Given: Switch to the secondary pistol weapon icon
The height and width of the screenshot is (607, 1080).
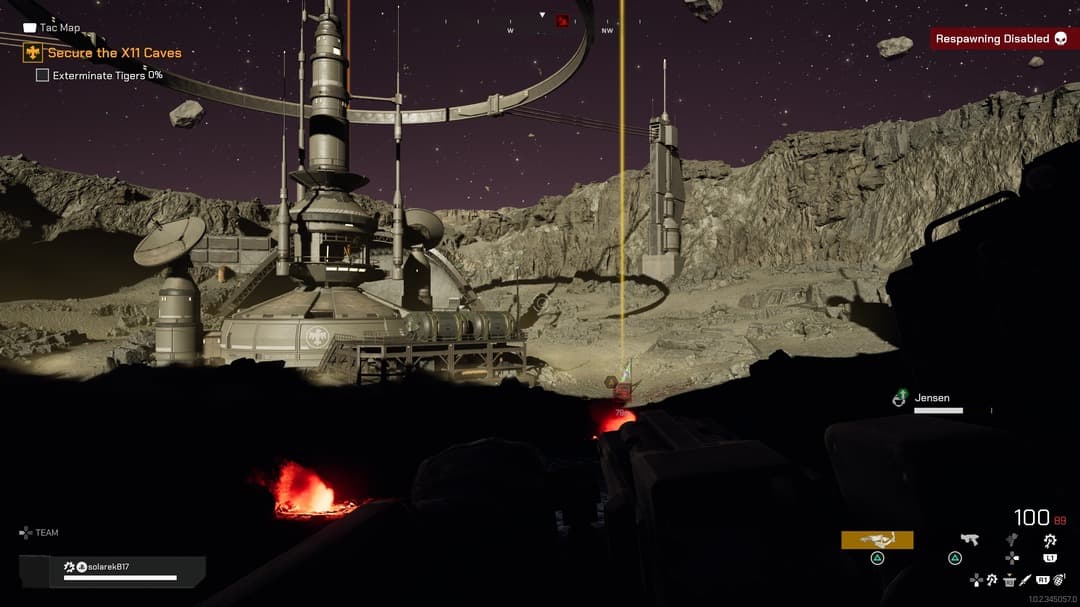Looking at the screenshot, I should (968, 540).
